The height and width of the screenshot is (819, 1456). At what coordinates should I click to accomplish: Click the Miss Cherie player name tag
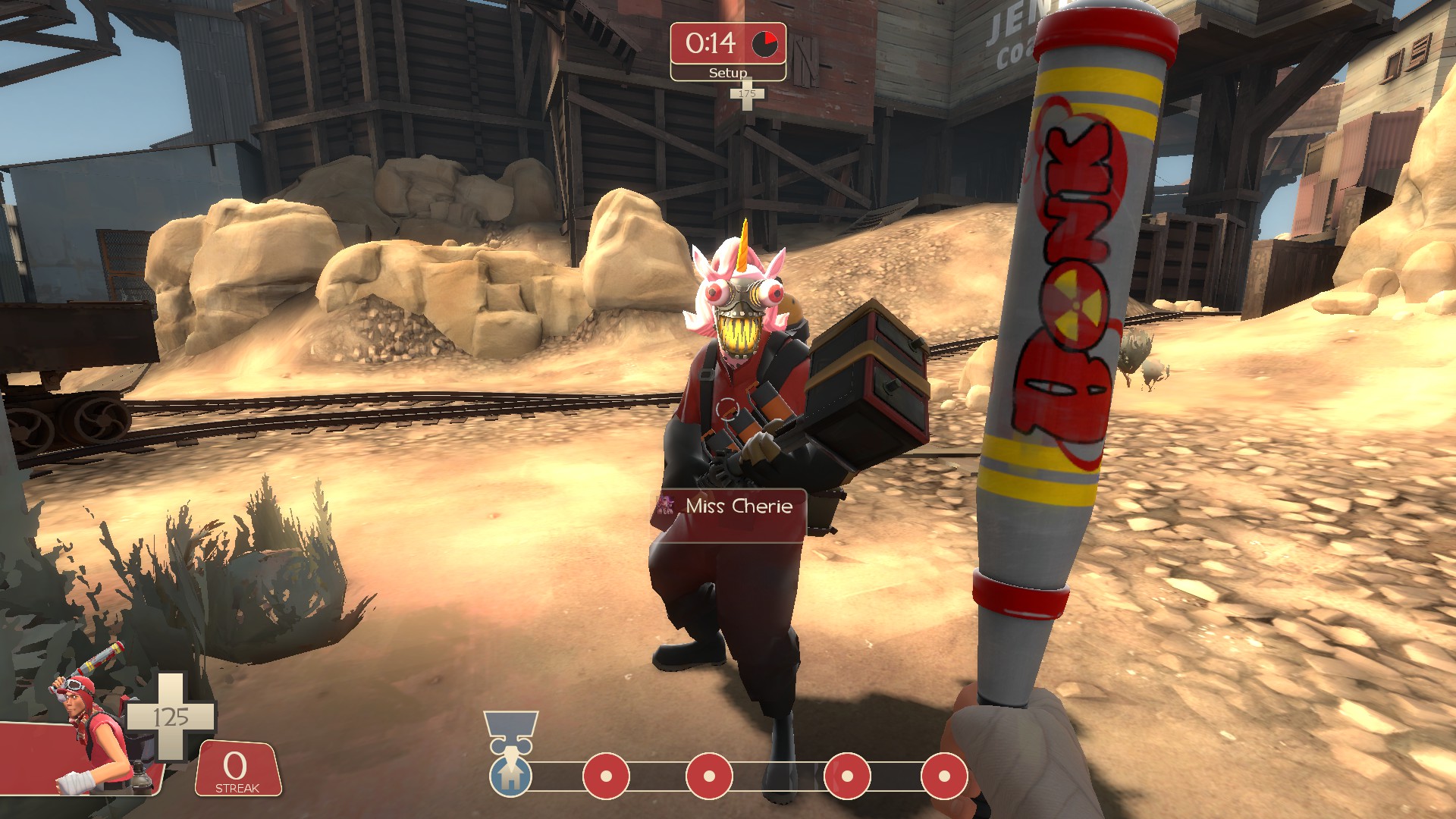click(x=729, y=507)
